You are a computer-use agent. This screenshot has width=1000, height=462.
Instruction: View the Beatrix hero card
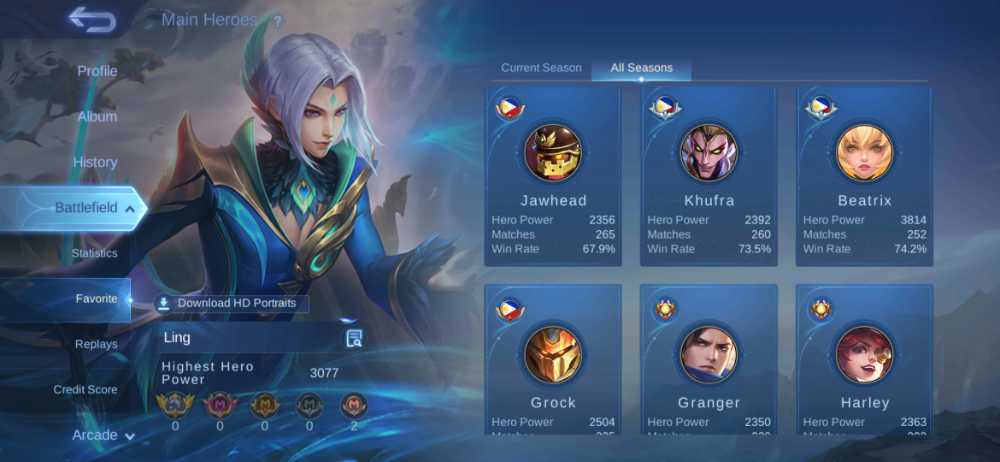[x=864, y=176]
